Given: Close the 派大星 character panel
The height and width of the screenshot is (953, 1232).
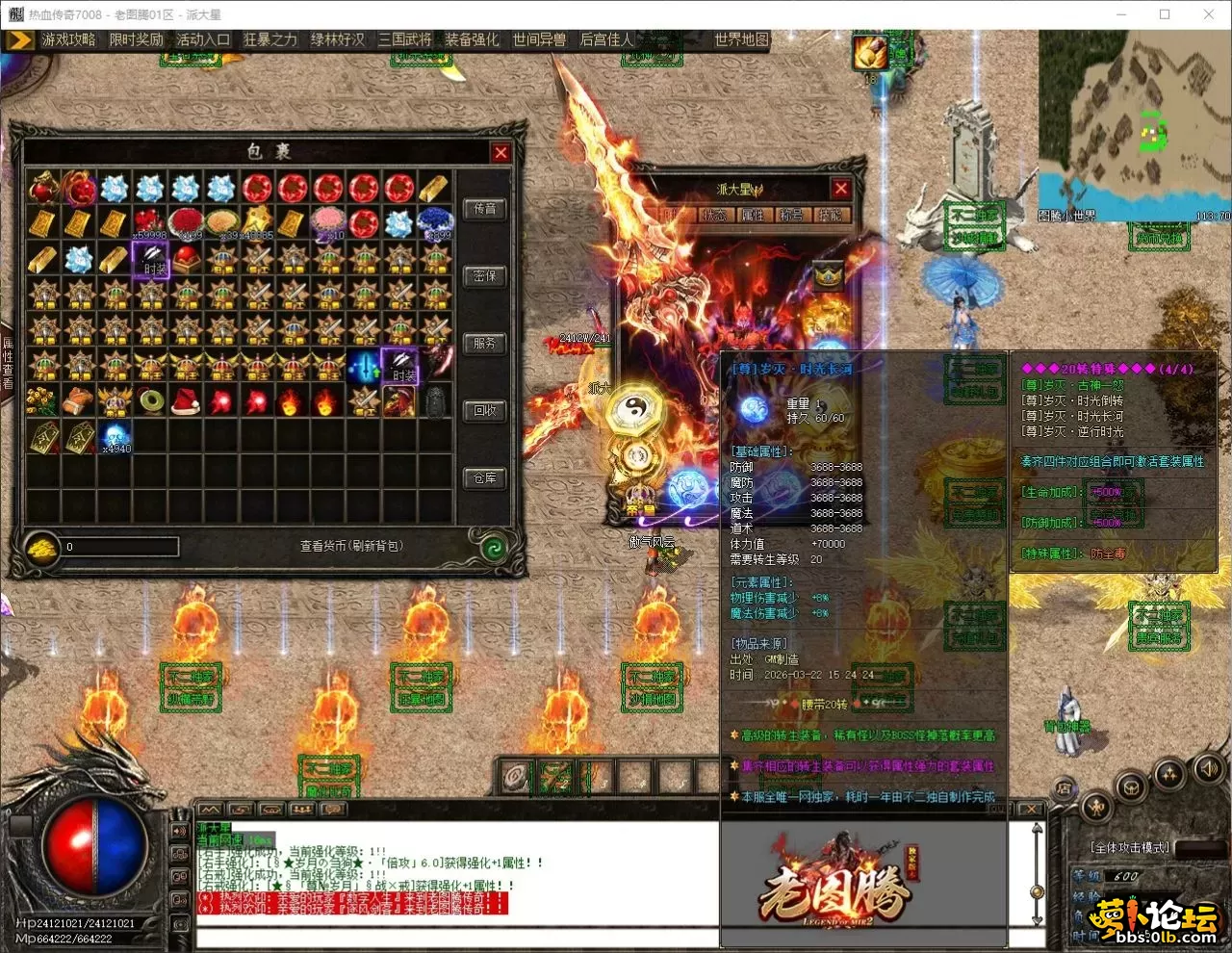Looking at the screenshot, I should (x=840, y=189).
